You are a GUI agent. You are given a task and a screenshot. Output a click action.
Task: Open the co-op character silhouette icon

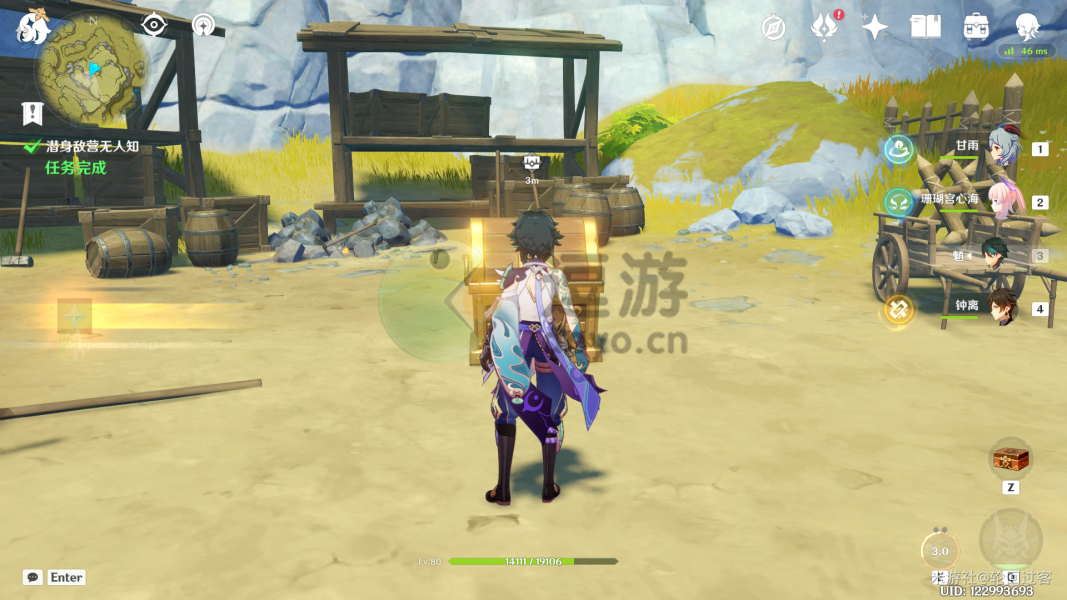click(1027, 27)
